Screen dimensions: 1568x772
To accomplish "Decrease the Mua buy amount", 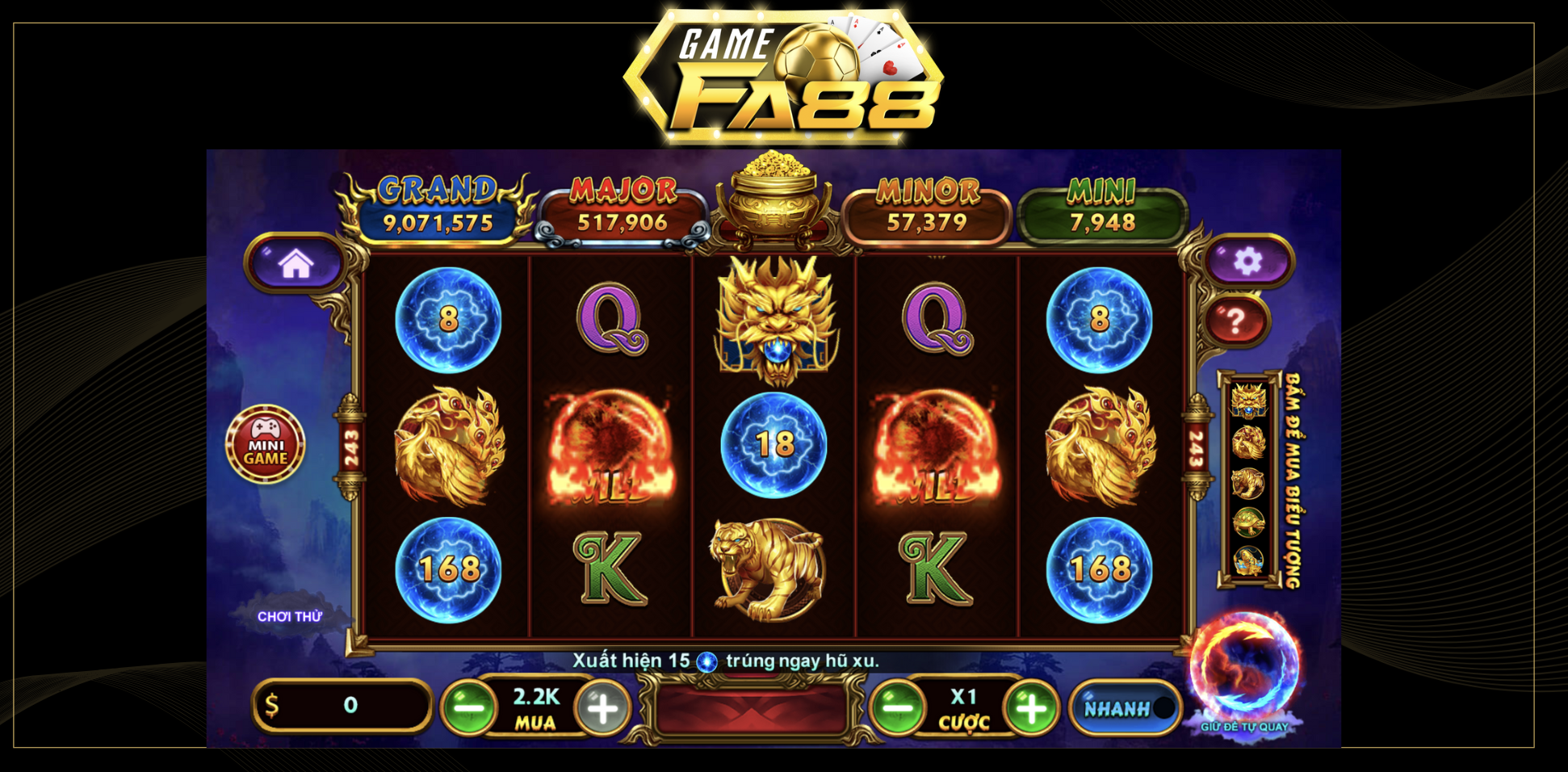I will click(x=469, y=707).
